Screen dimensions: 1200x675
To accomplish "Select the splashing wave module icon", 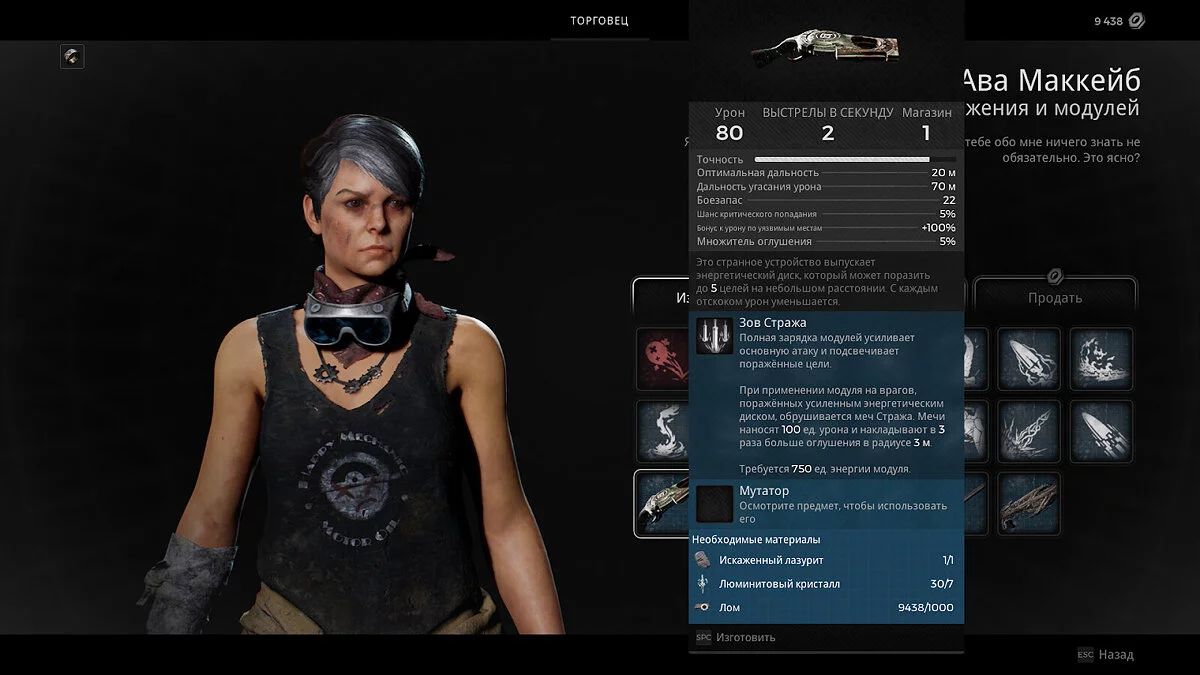I will pos(1101,359).
